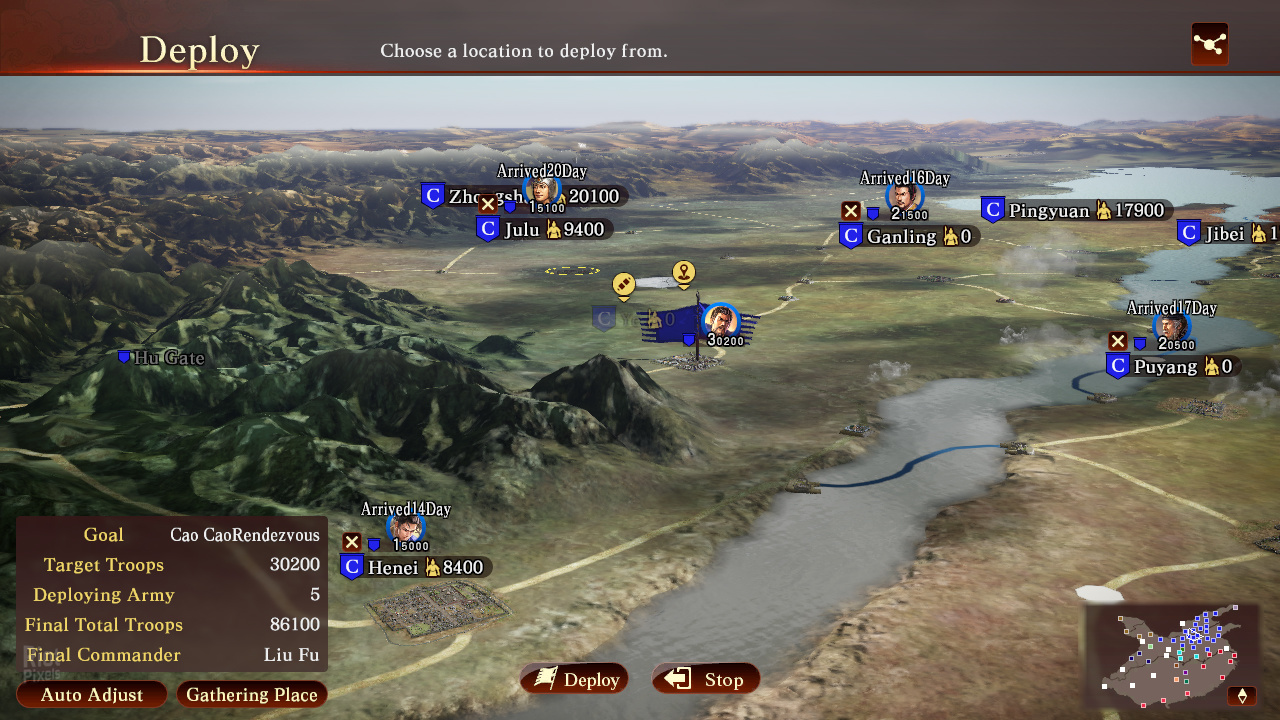Open the Gathering Place option
The height and width of the screenshot is (720, 1280).
pyautogui.click(x=251, y=695)
